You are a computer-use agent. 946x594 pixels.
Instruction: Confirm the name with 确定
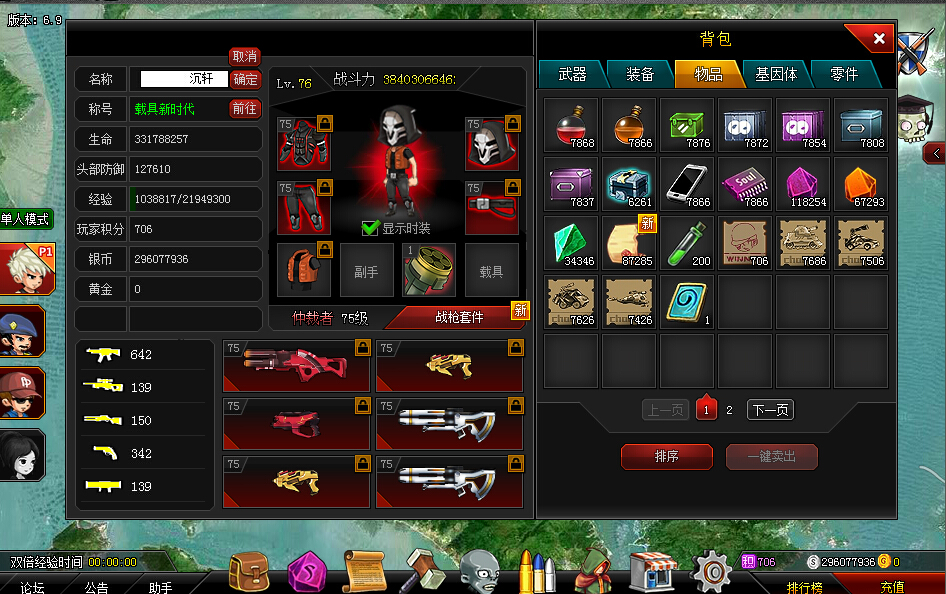tap(245, 79)
